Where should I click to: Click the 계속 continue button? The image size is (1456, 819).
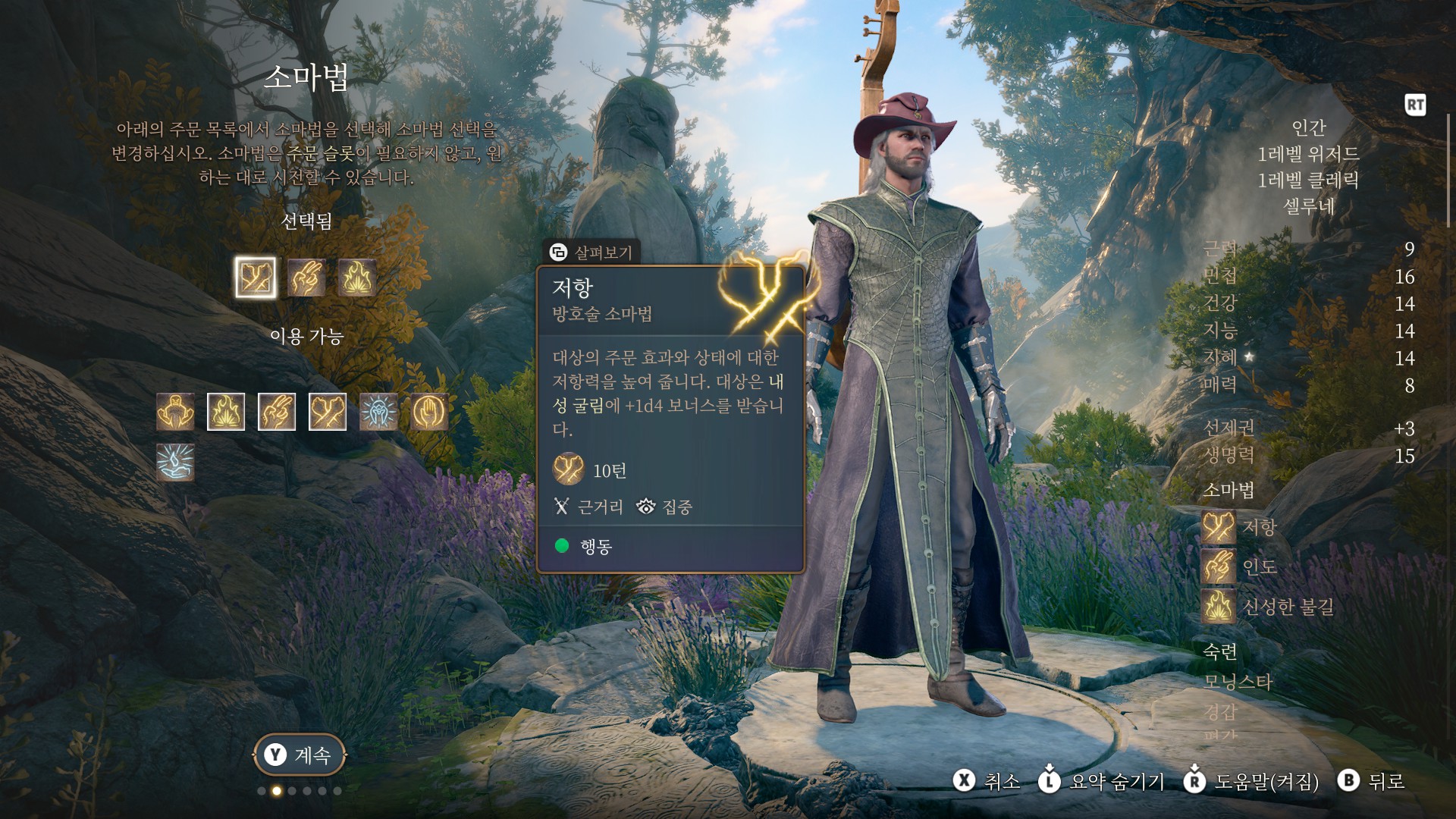point(300,755)
